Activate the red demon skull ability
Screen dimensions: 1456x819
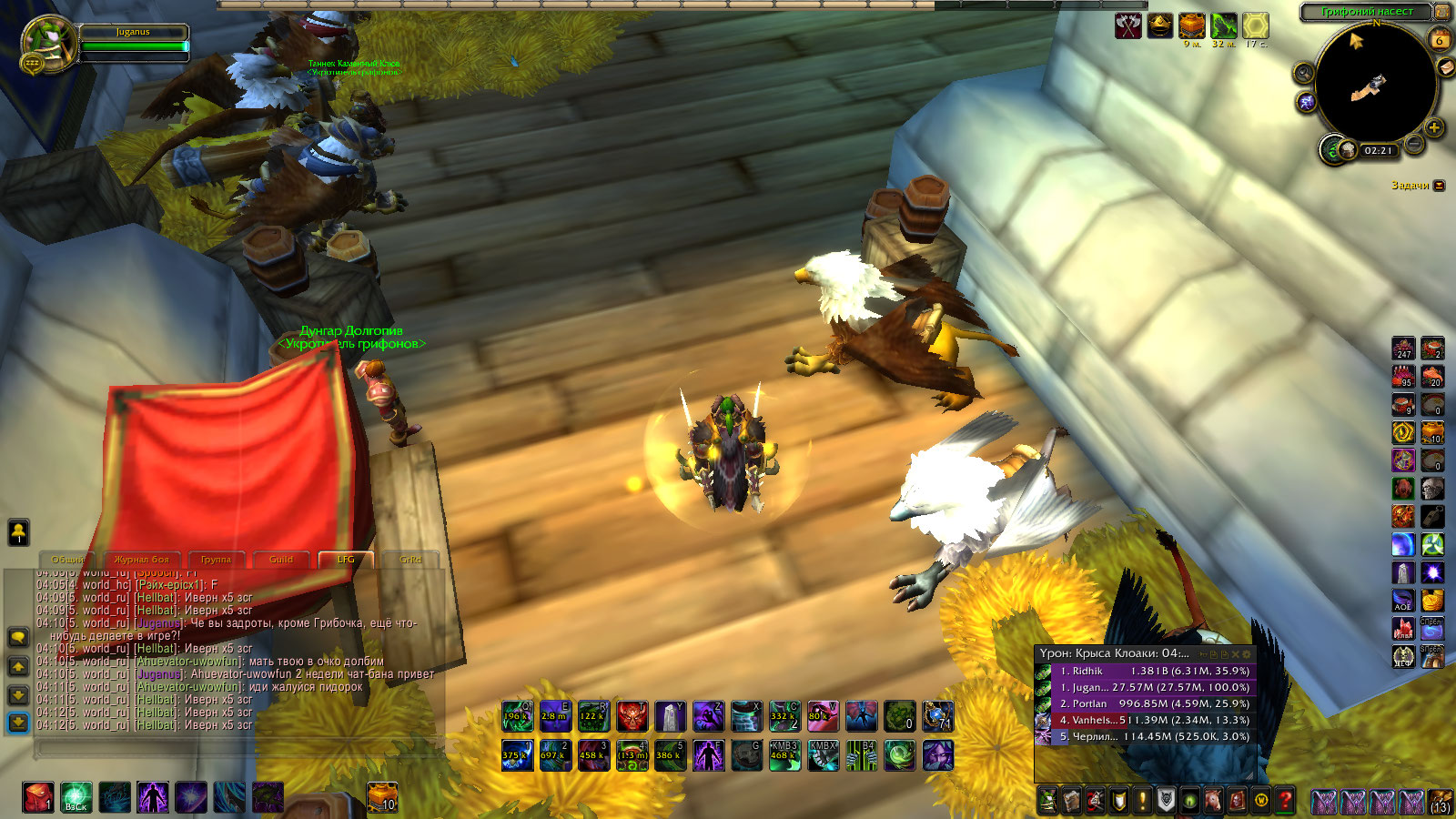[x=632, y=716]
